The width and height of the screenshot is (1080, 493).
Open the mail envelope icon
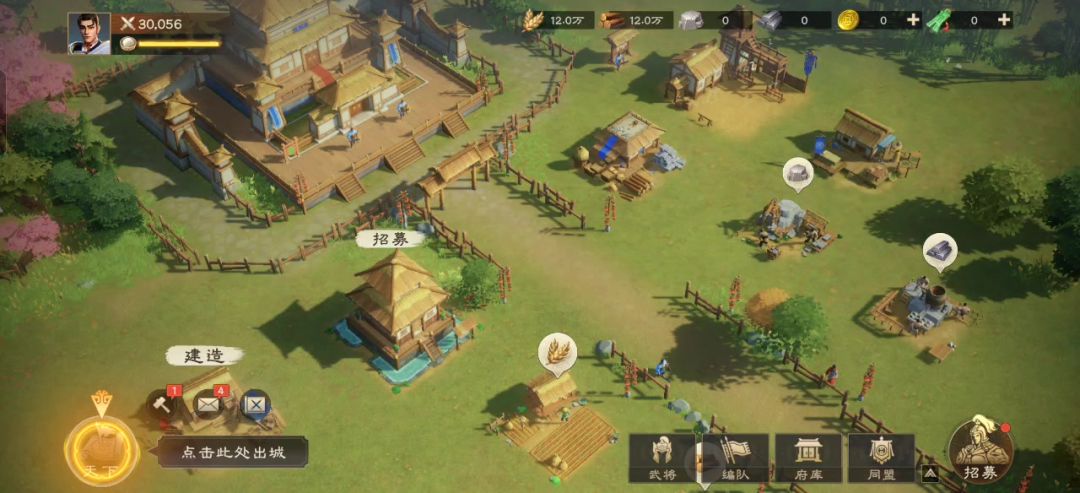[x=209, y=404]
